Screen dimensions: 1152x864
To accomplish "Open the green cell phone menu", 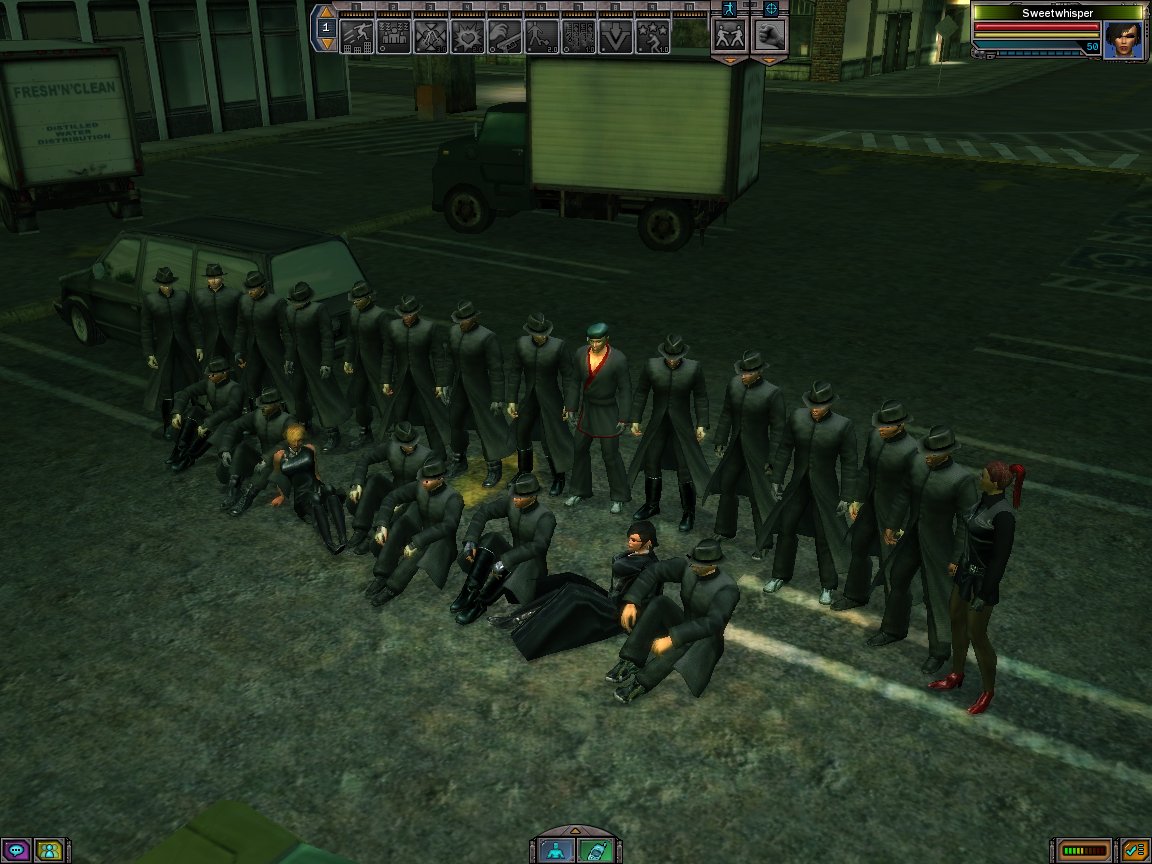I will tap(593, 851).
